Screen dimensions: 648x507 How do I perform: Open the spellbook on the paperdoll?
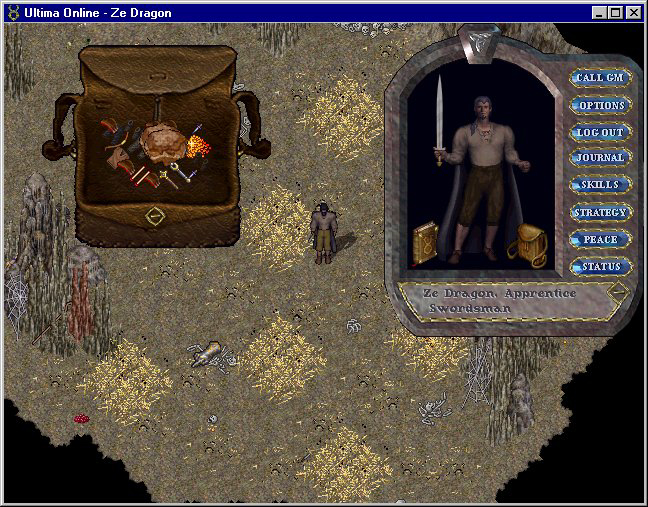coord(426,245)
